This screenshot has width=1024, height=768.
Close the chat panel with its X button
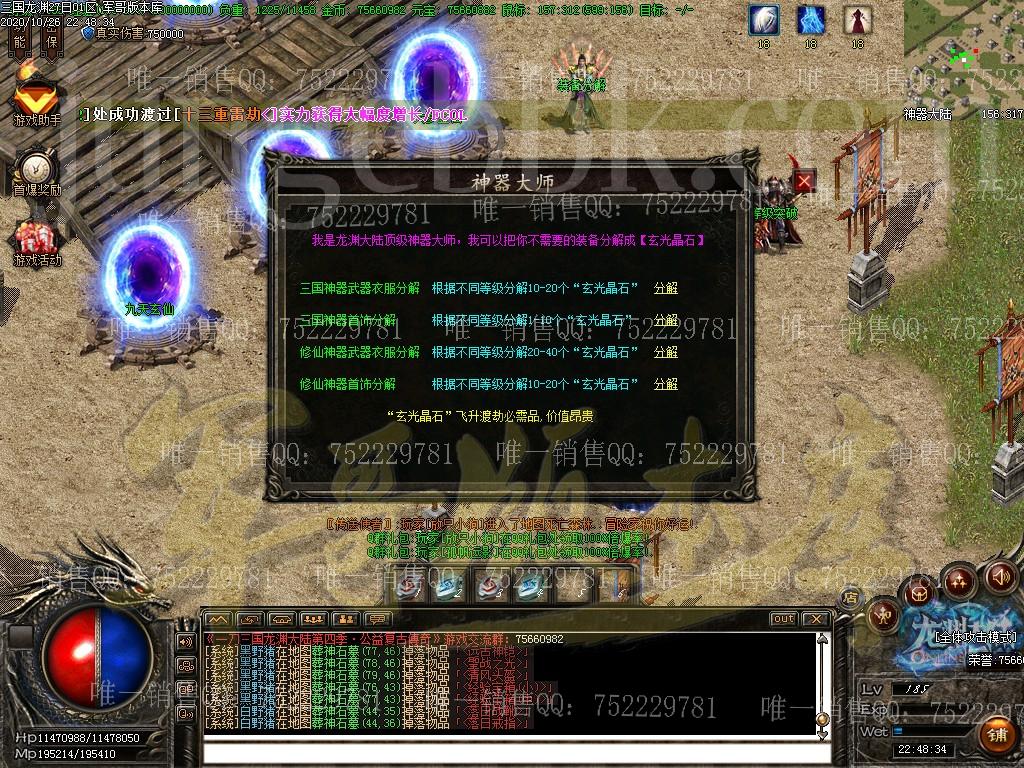coord(815,619)
